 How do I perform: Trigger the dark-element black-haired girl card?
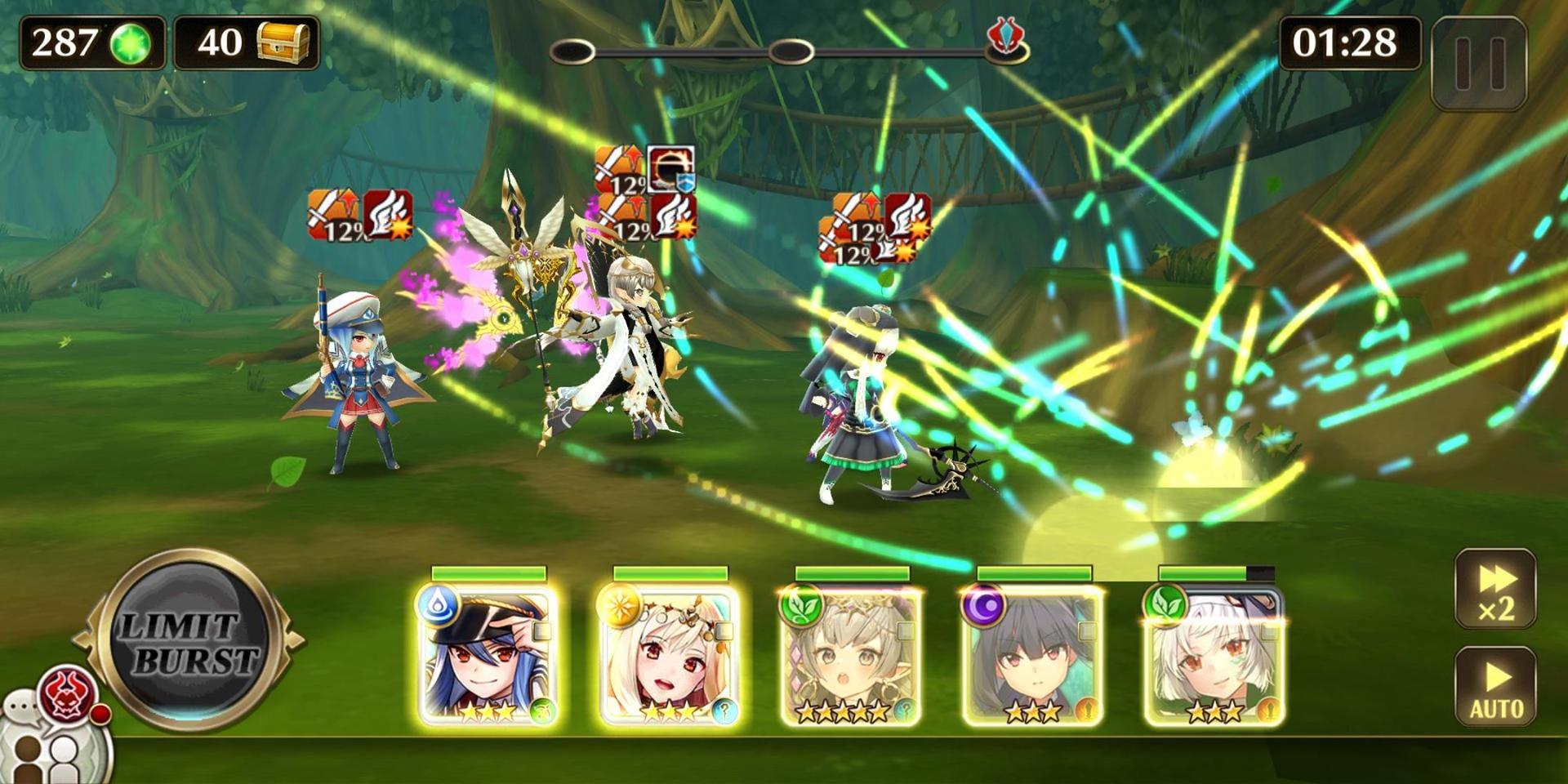1033,657
